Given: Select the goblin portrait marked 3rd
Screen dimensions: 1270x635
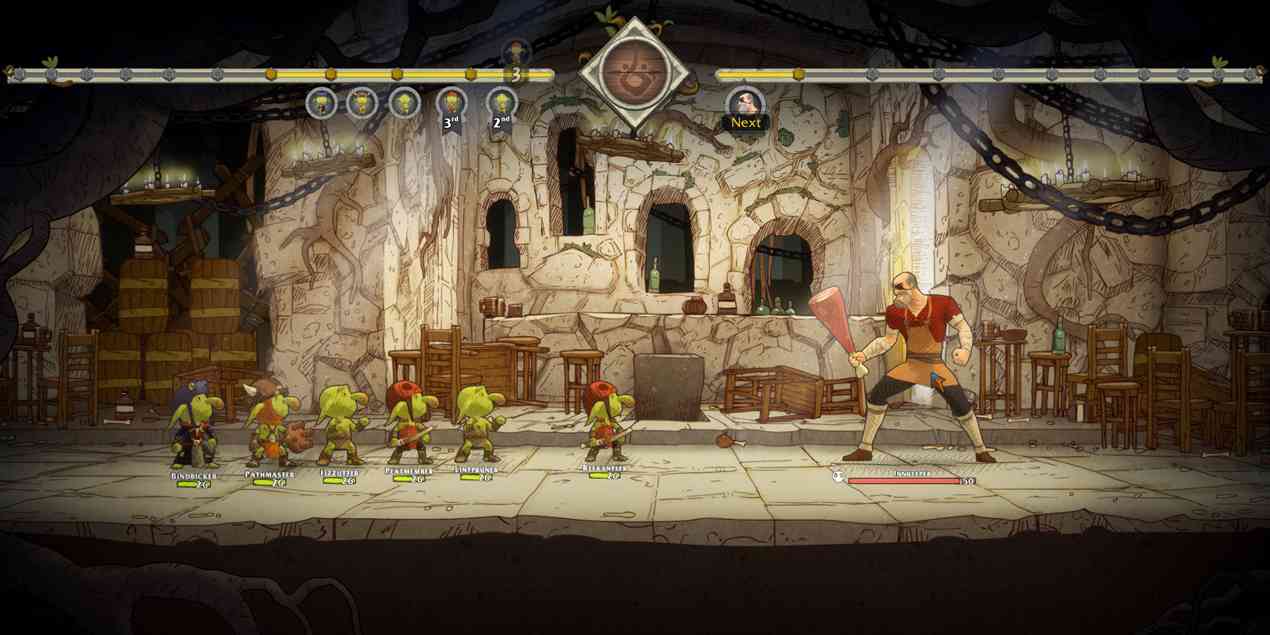Looking at the screenshot, I should [452, 103].
